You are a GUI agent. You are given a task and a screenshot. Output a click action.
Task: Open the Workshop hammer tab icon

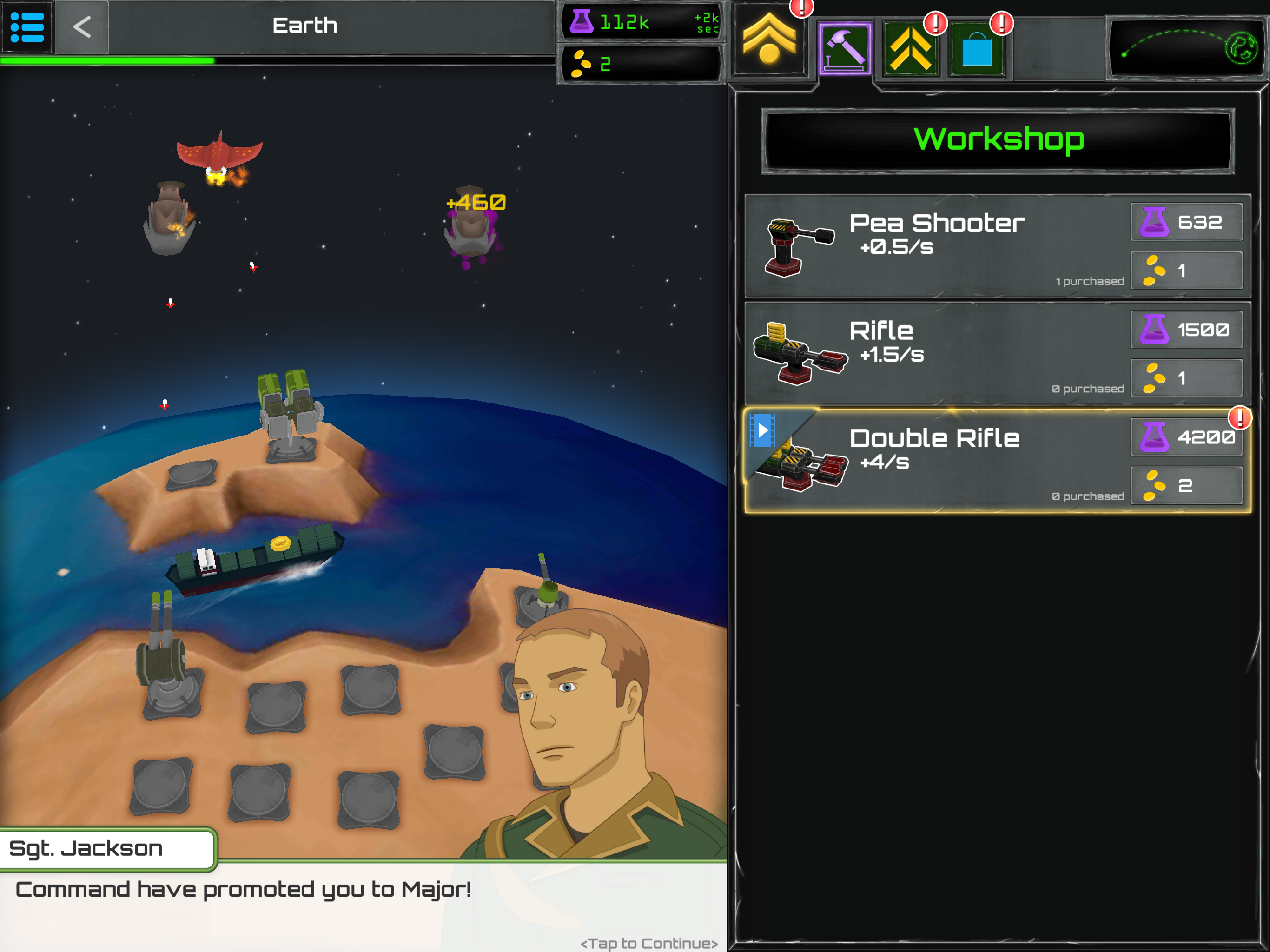click(844, 49)
